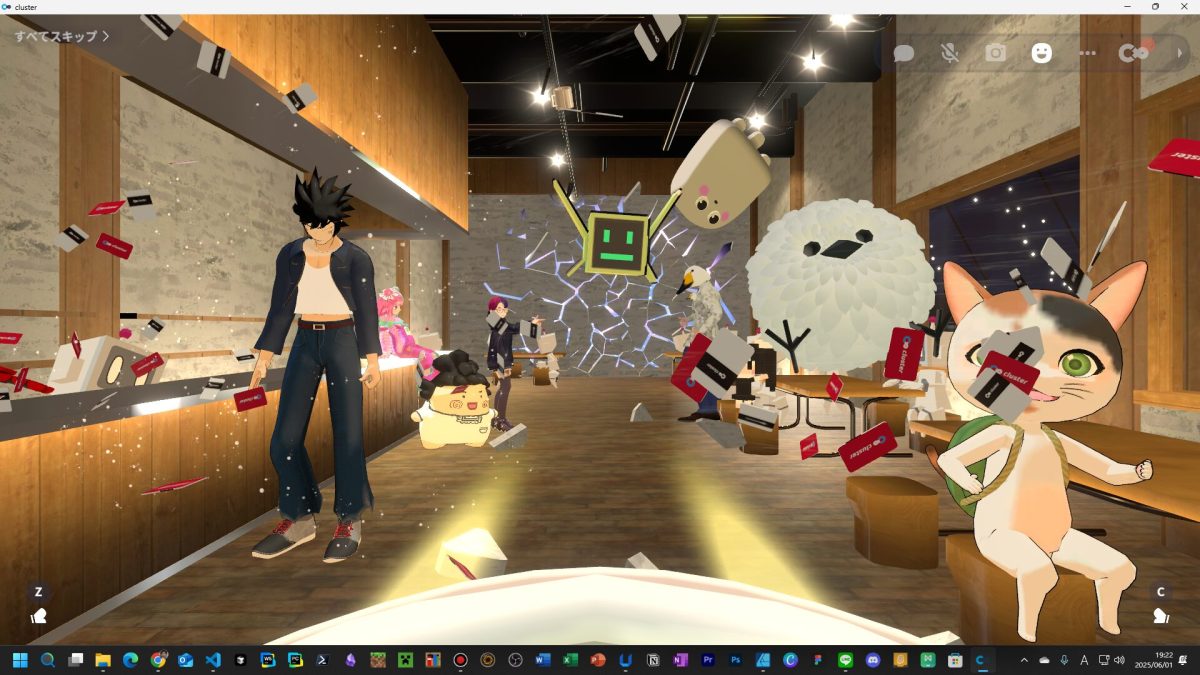Open the camera for a photo
This screenshot has width=1200, height=675.
point(996,53)
